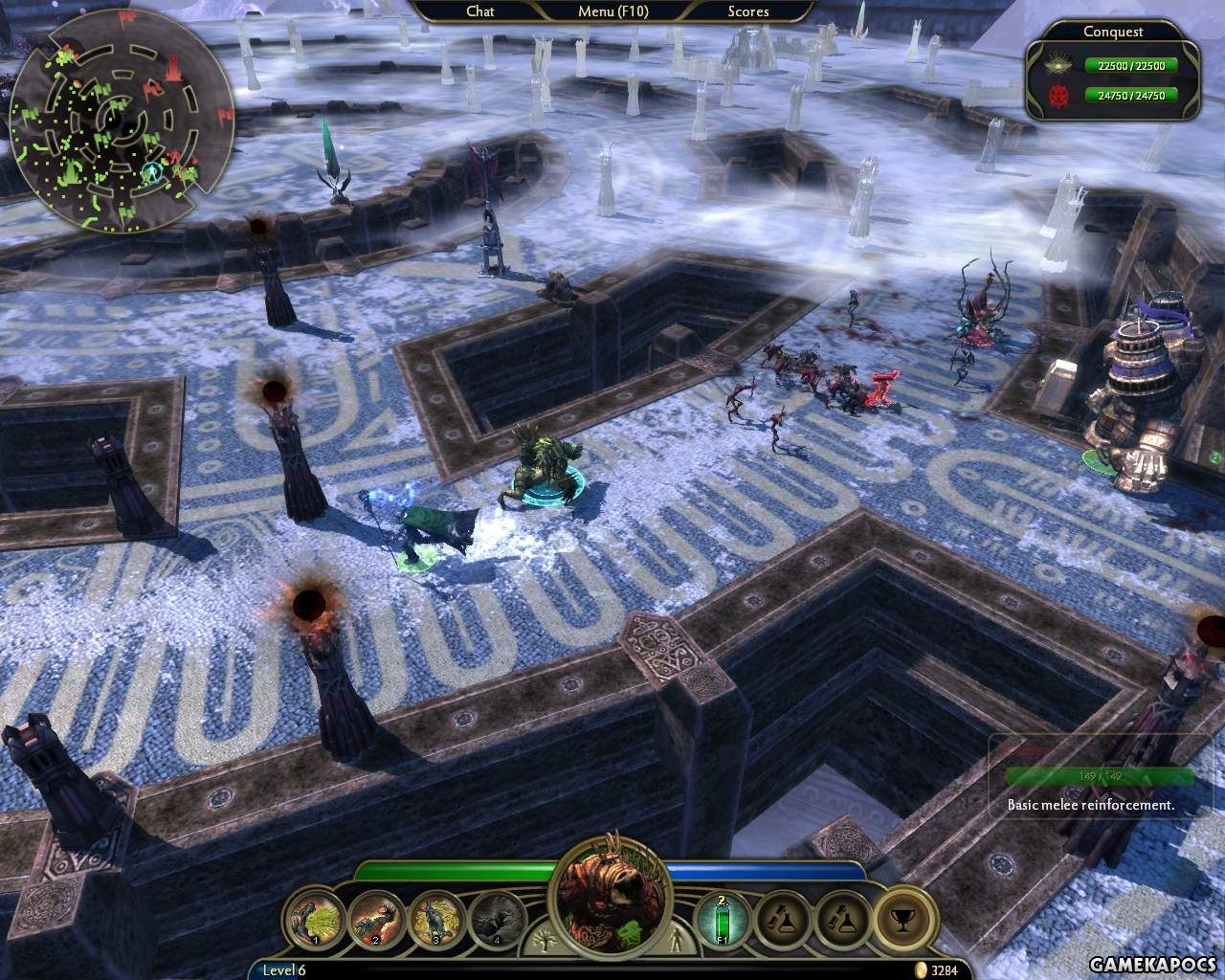1225x980 pixels.
Task: Select the greyed-out ability slot 4
Action: 496,920
